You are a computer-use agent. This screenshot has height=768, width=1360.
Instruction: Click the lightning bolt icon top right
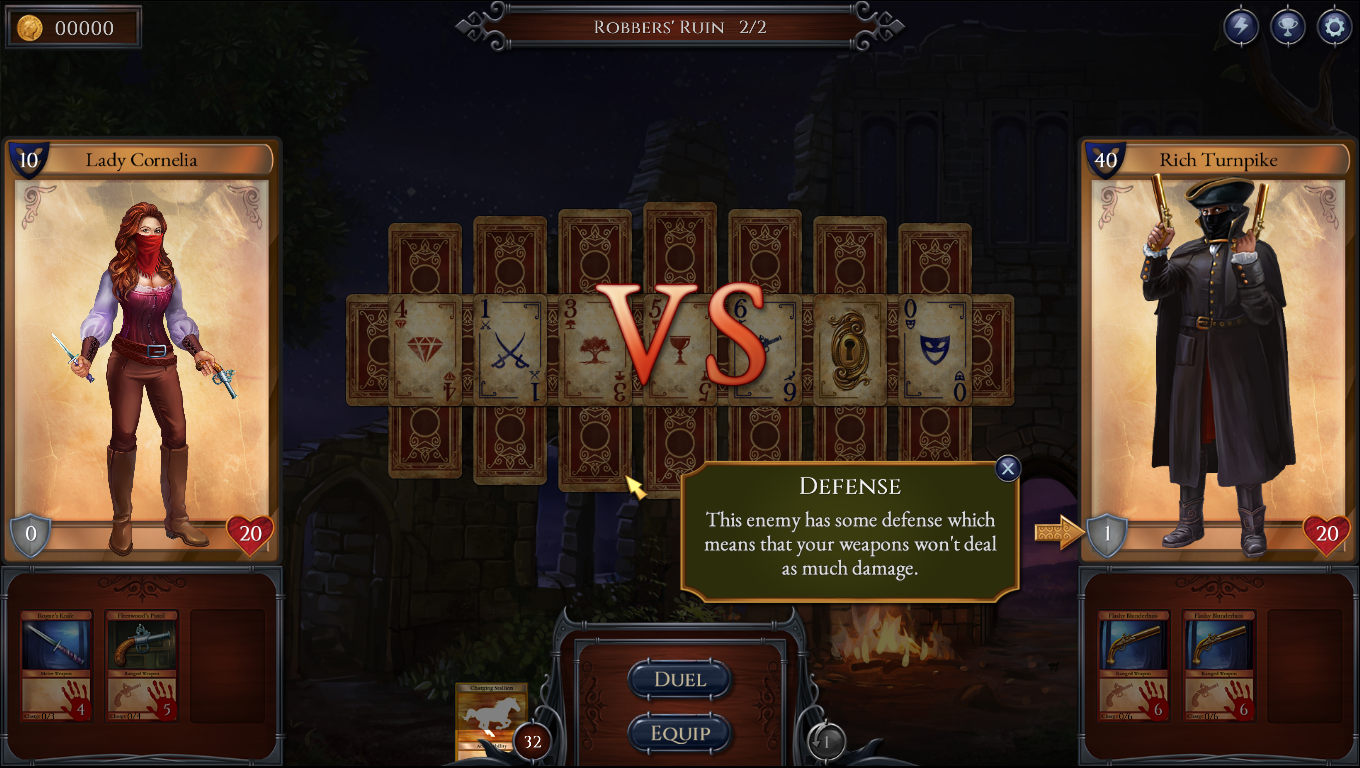pyautogui.click(x=1241, y=26)
